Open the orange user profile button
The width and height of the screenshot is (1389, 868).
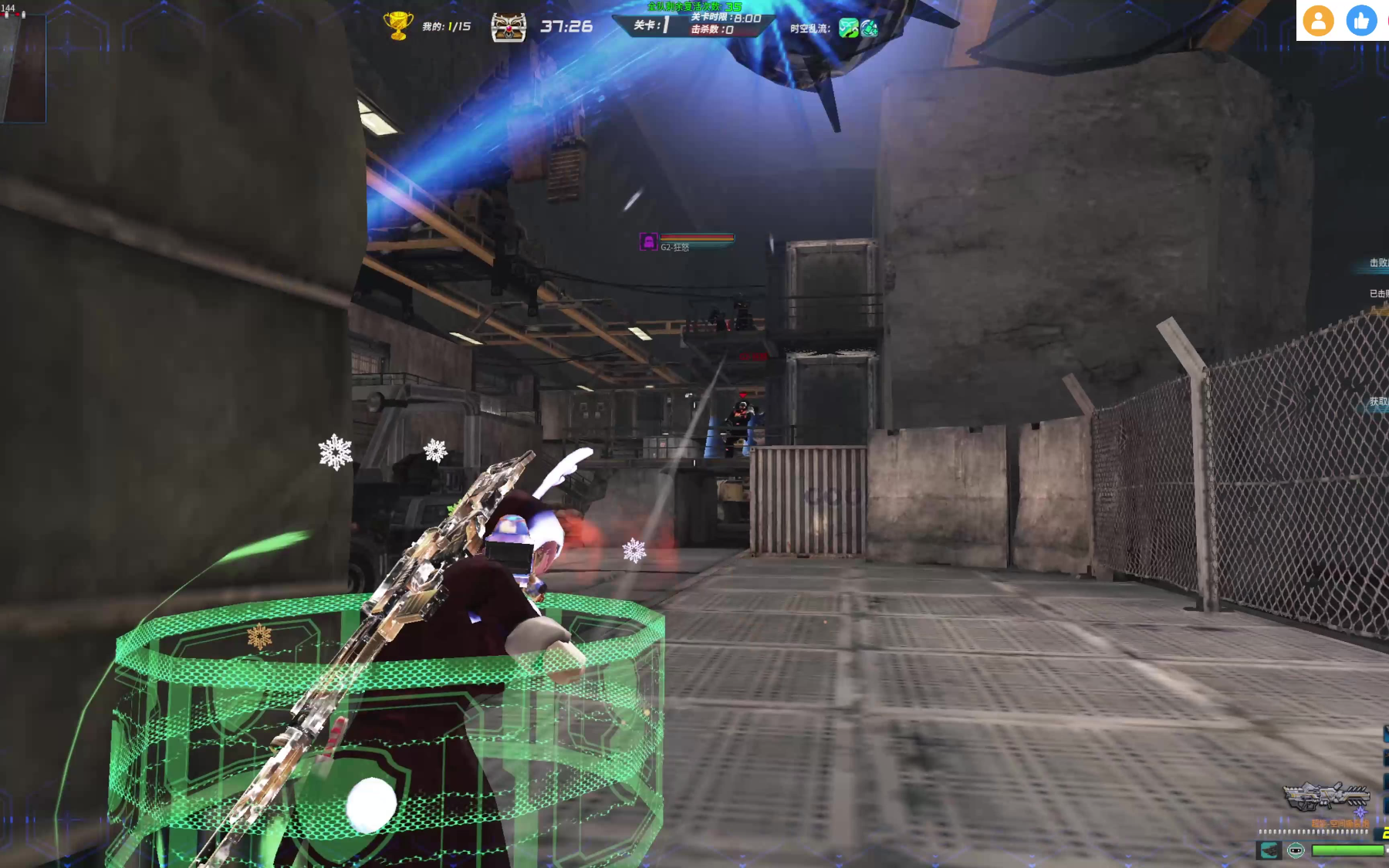pyautogui.click(x=1318, y=21)
